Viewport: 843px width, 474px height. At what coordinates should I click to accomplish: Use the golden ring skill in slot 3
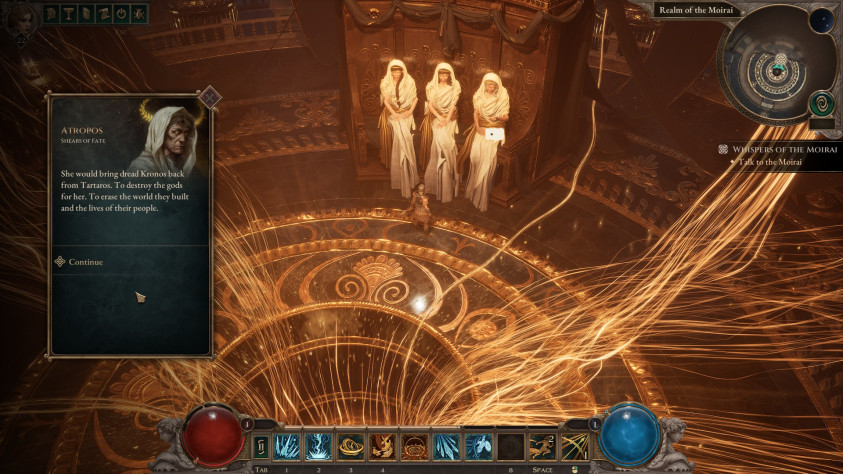click(350, 446)
